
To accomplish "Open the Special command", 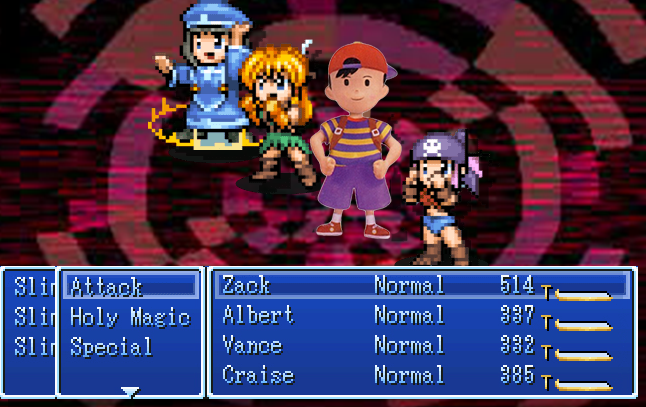I will [x=111, y=348].
